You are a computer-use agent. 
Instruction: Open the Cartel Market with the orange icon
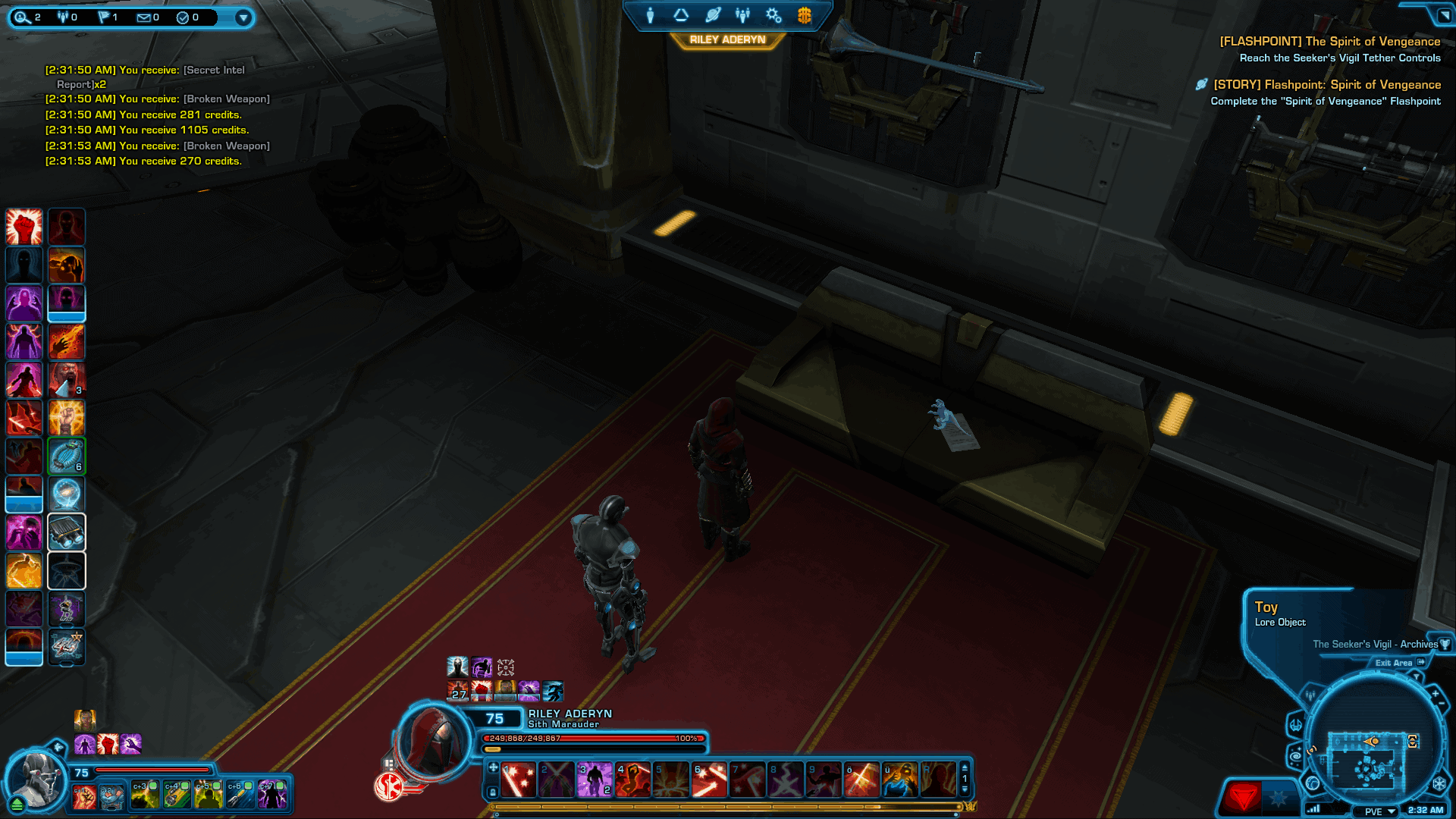tap(804, 15)
